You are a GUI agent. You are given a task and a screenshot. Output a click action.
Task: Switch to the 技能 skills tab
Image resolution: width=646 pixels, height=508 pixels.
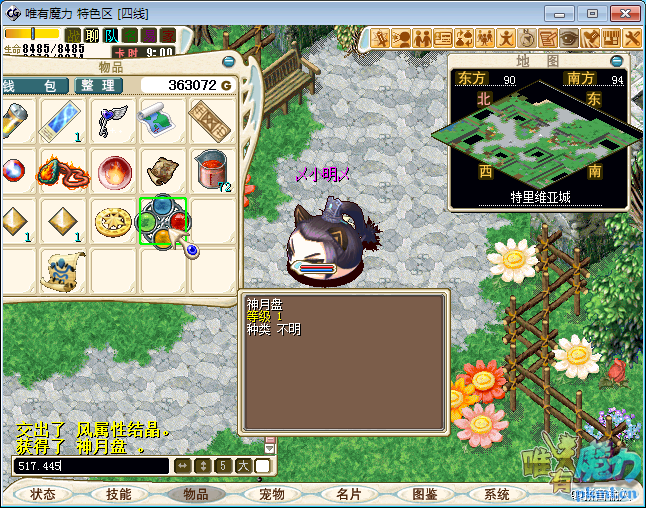point(119,494)
